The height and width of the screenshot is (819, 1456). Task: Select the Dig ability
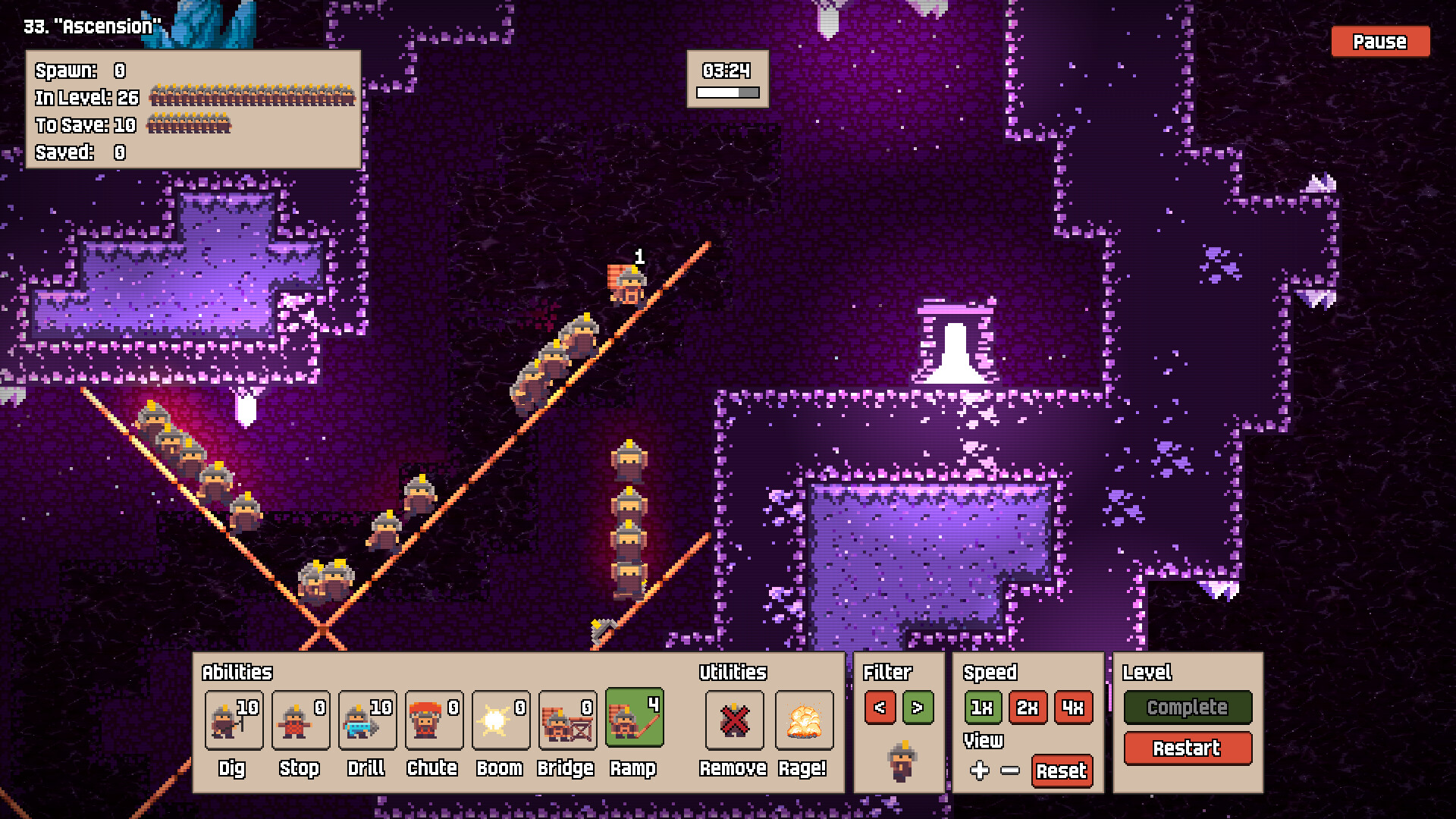pyautogui.click(x=234, y=720)
